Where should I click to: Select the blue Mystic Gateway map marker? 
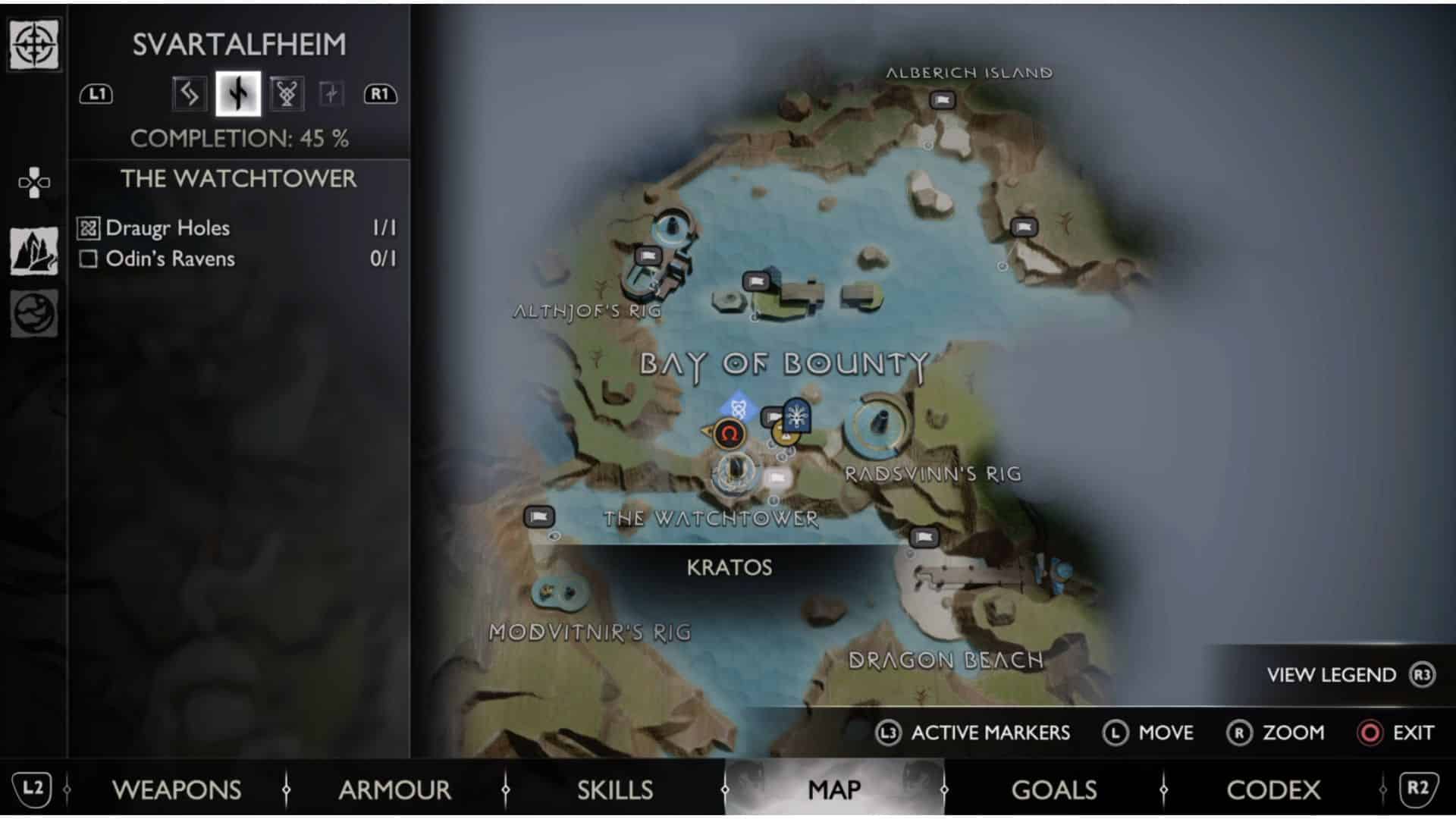click(x=797, y=415)
